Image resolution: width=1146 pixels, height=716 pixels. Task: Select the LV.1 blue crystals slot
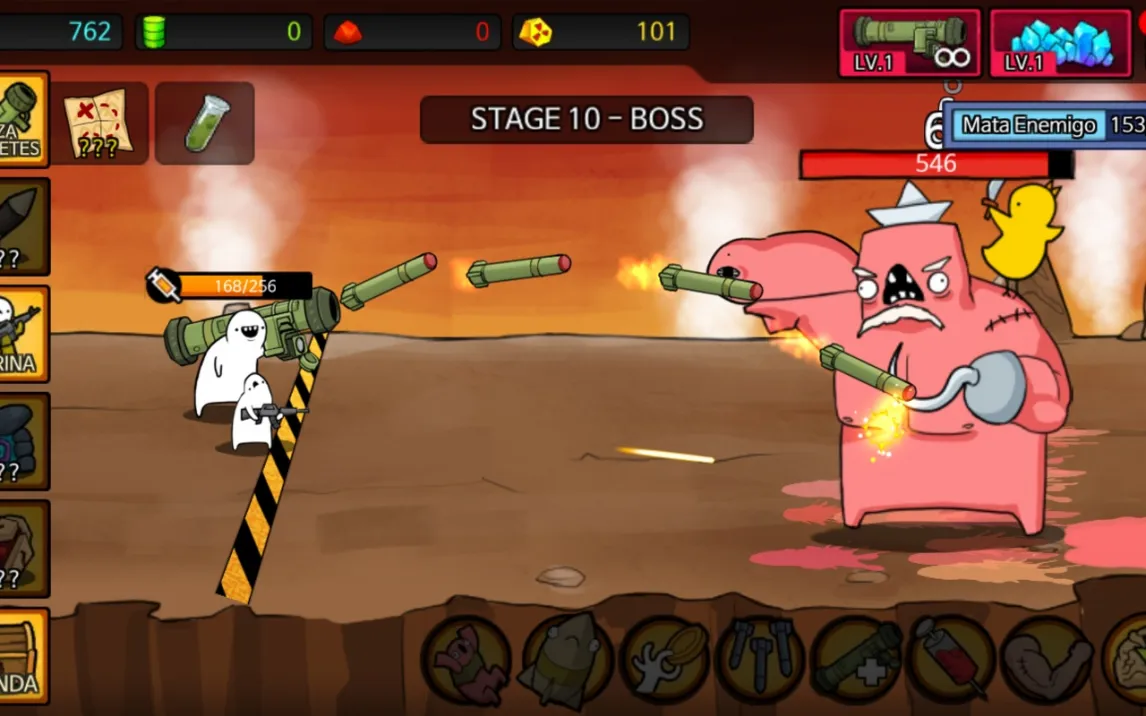(x=1060, y=43)
